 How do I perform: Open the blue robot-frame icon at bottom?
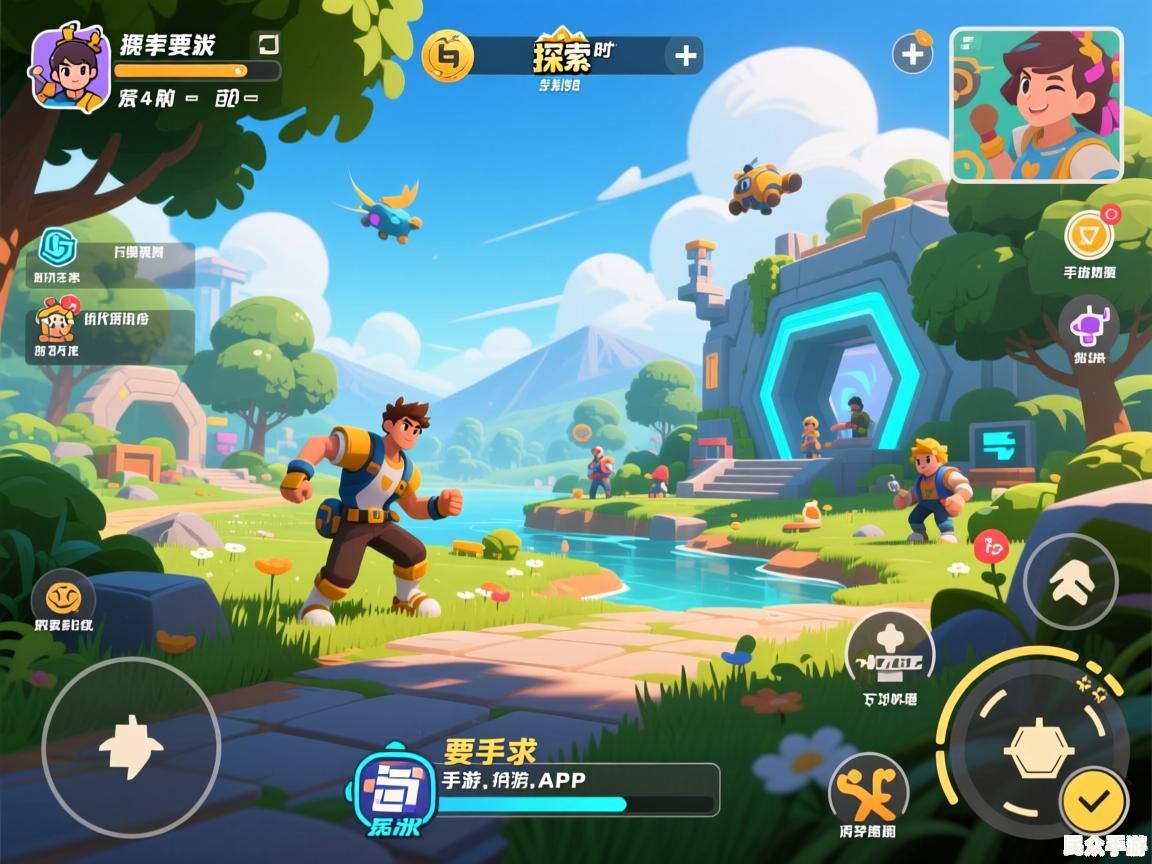tap(395, 788)
